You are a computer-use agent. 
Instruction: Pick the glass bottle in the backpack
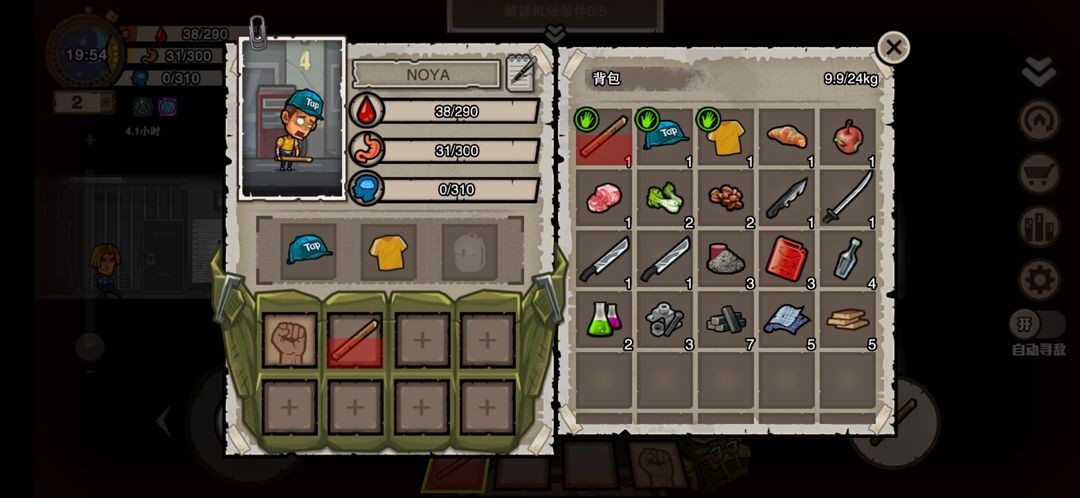(x=847, y=259)
